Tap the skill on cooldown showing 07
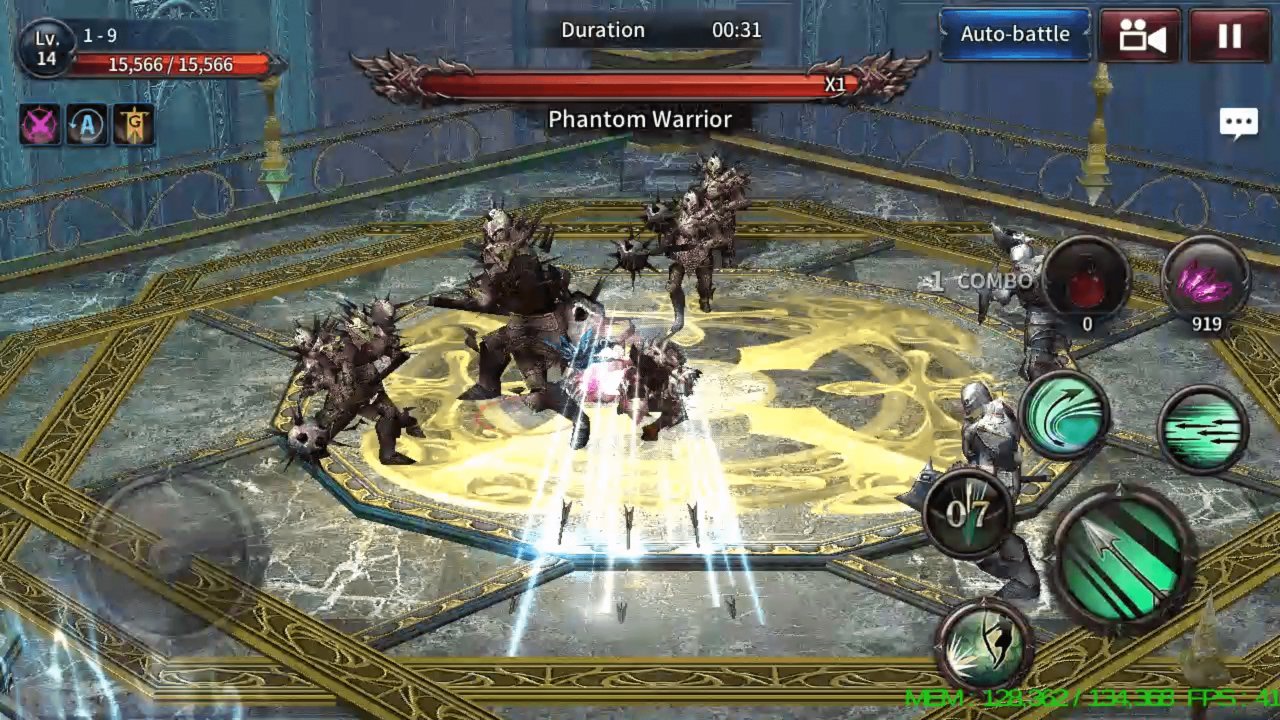Image resolution: width=1280 pixels, height=720 pixels. pos(968,513)
